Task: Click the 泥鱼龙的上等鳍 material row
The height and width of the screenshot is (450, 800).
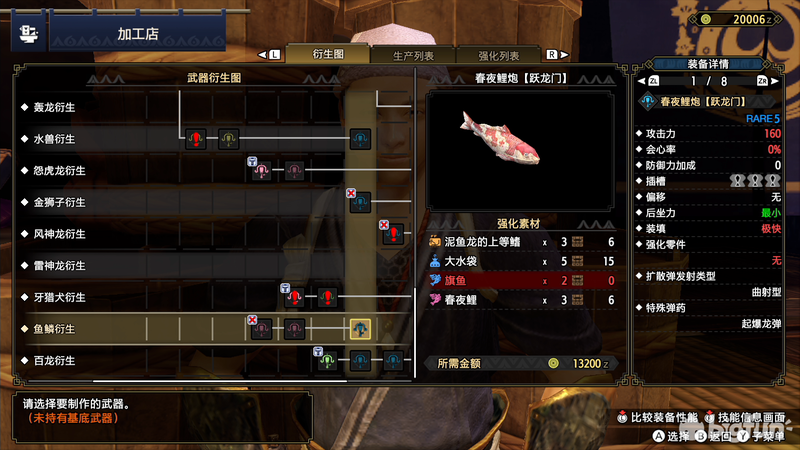Action: [520, 242]
